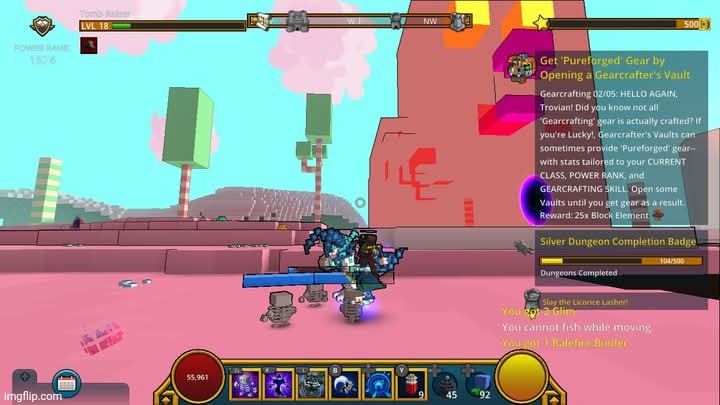Click the Tomb Raiser class badge icon
720x405 pixels.
(x=42, y=26)
